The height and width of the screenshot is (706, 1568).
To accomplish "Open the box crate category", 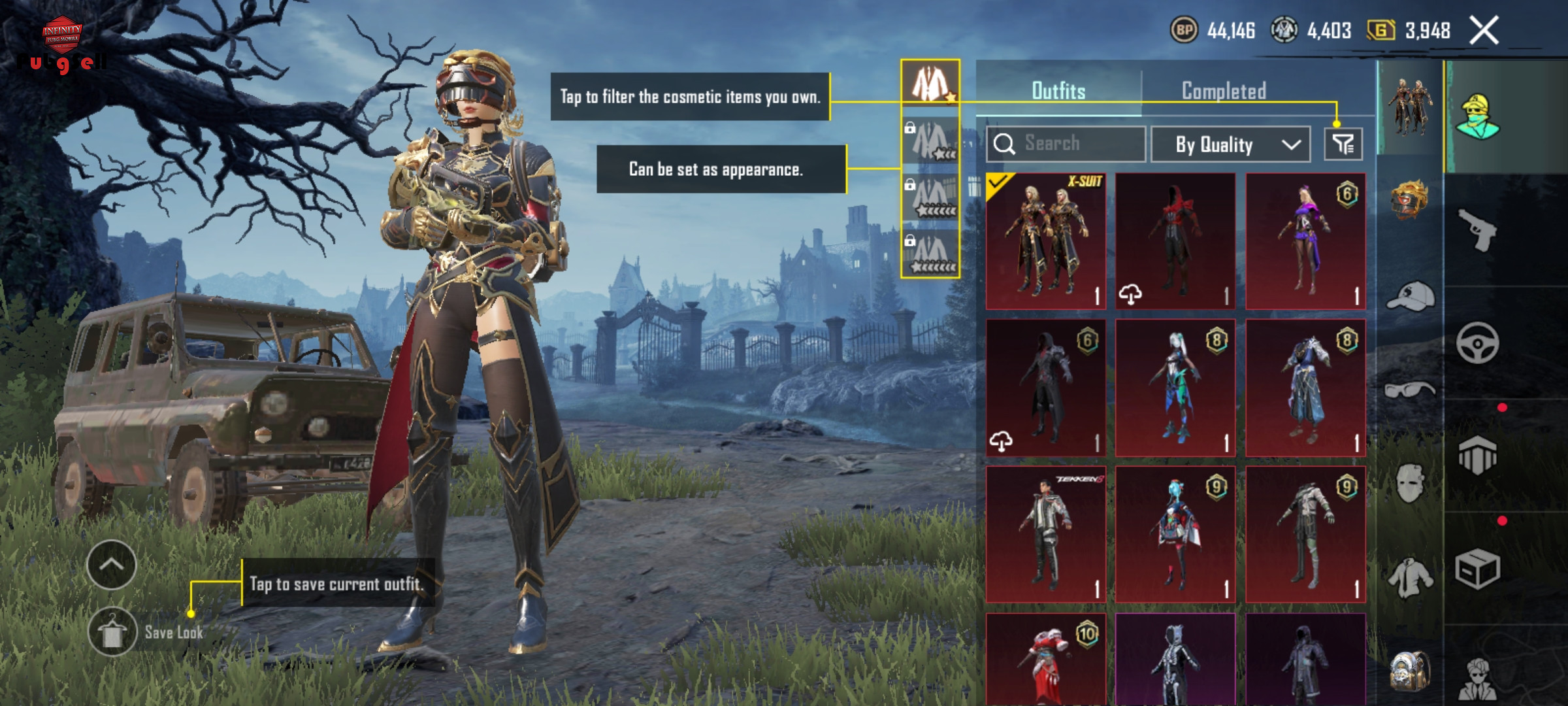I will [x=1478, y=569].
